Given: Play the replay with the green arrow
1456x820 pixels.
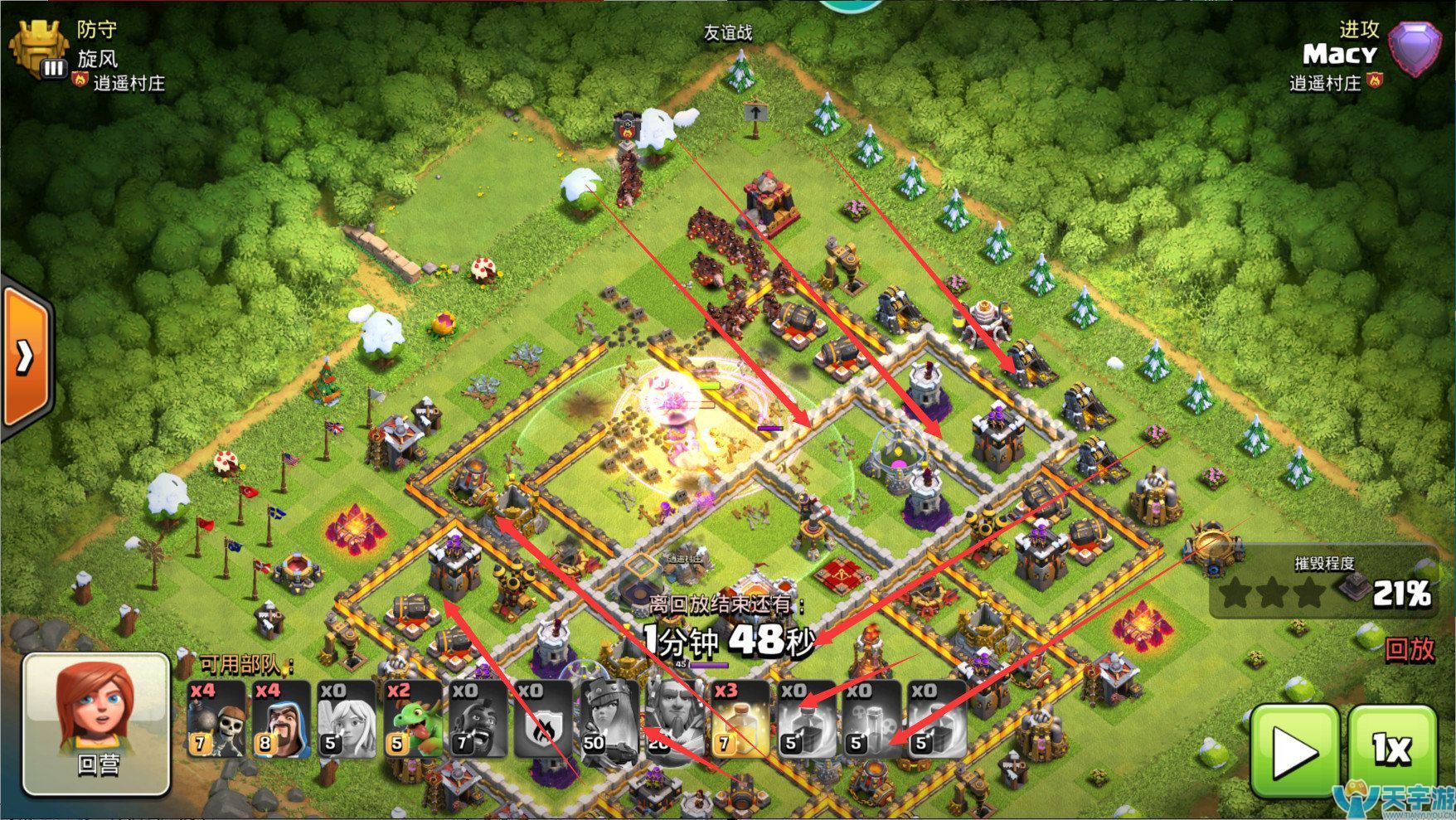Looking at the screenshot, I should coord(1294,751).
